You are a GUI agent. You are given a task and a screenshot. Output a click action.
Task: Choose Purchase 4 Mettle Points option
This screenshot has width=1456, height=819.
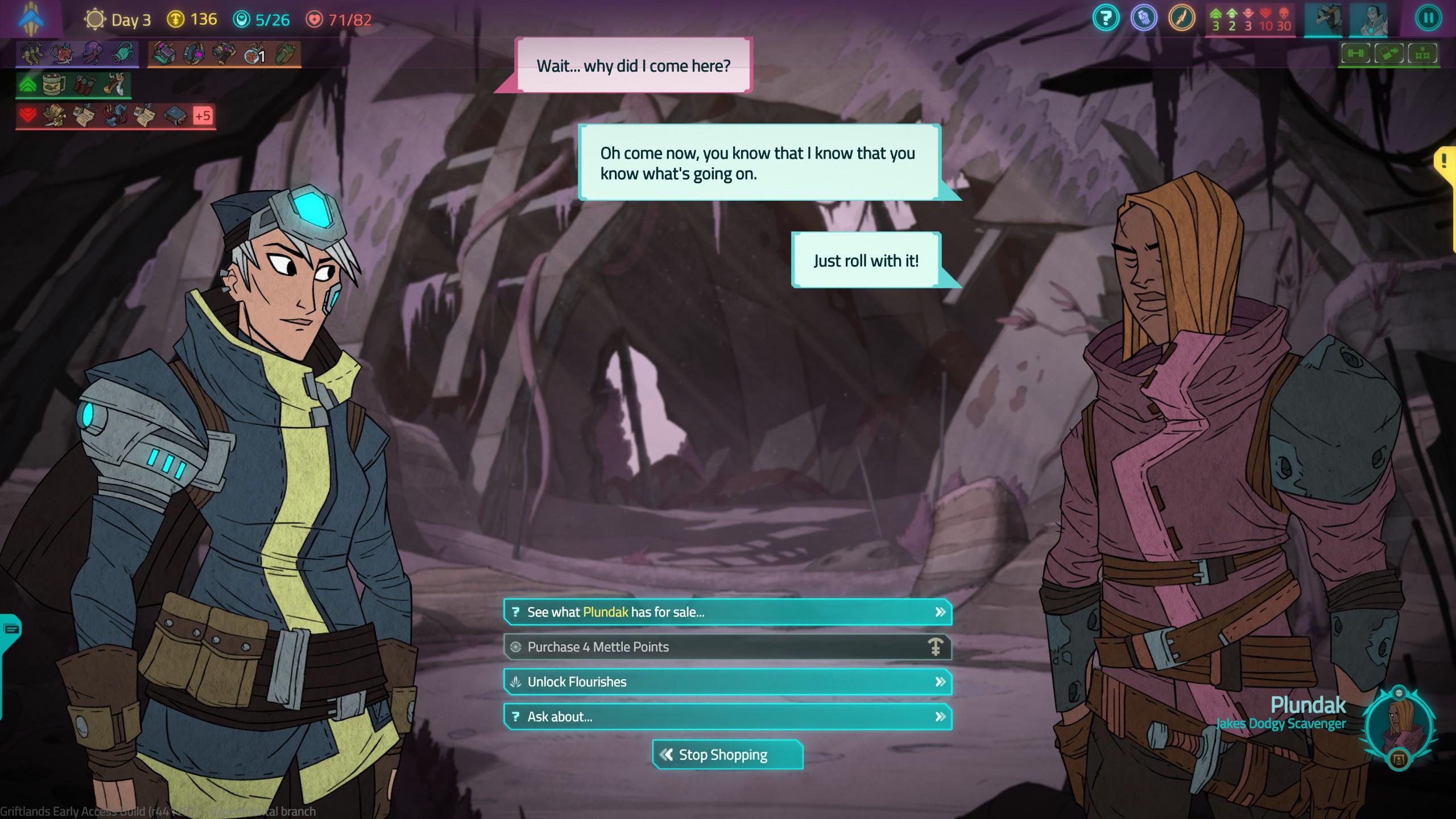pos(727,647)
